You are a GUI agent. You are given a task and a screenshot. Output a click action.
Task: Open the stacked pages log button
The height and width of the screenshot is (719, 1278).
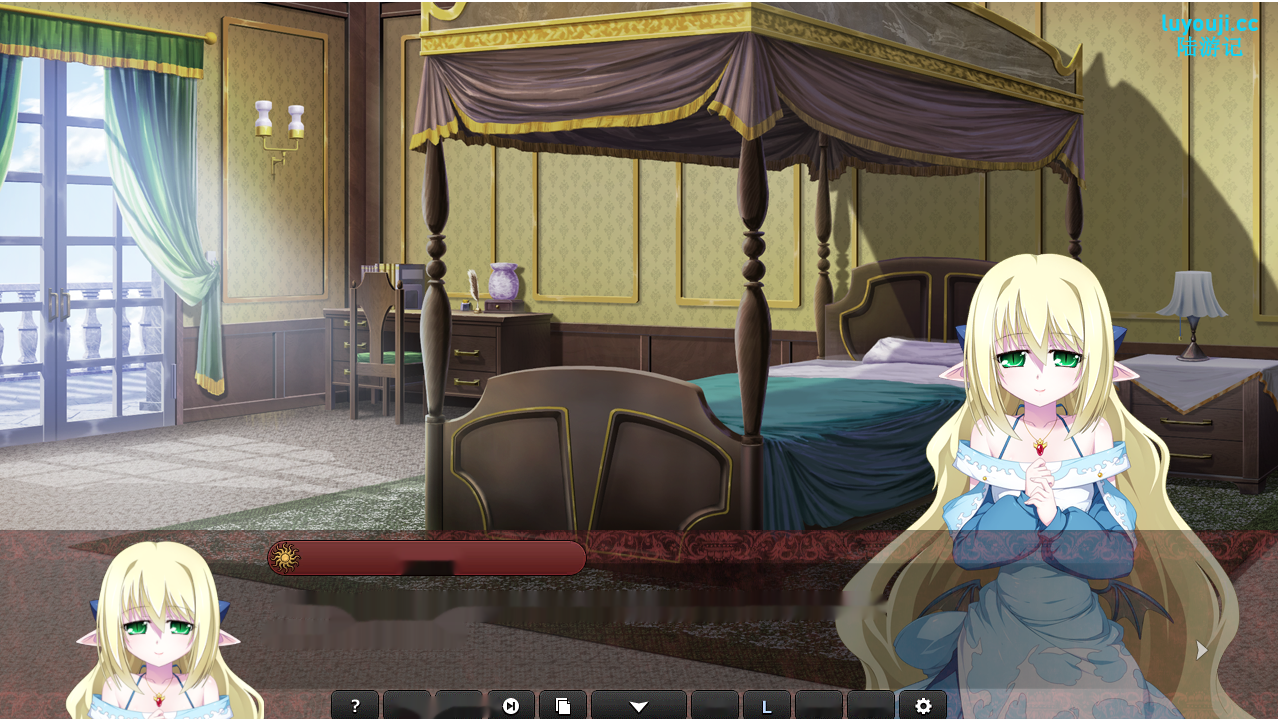point(563,706)
